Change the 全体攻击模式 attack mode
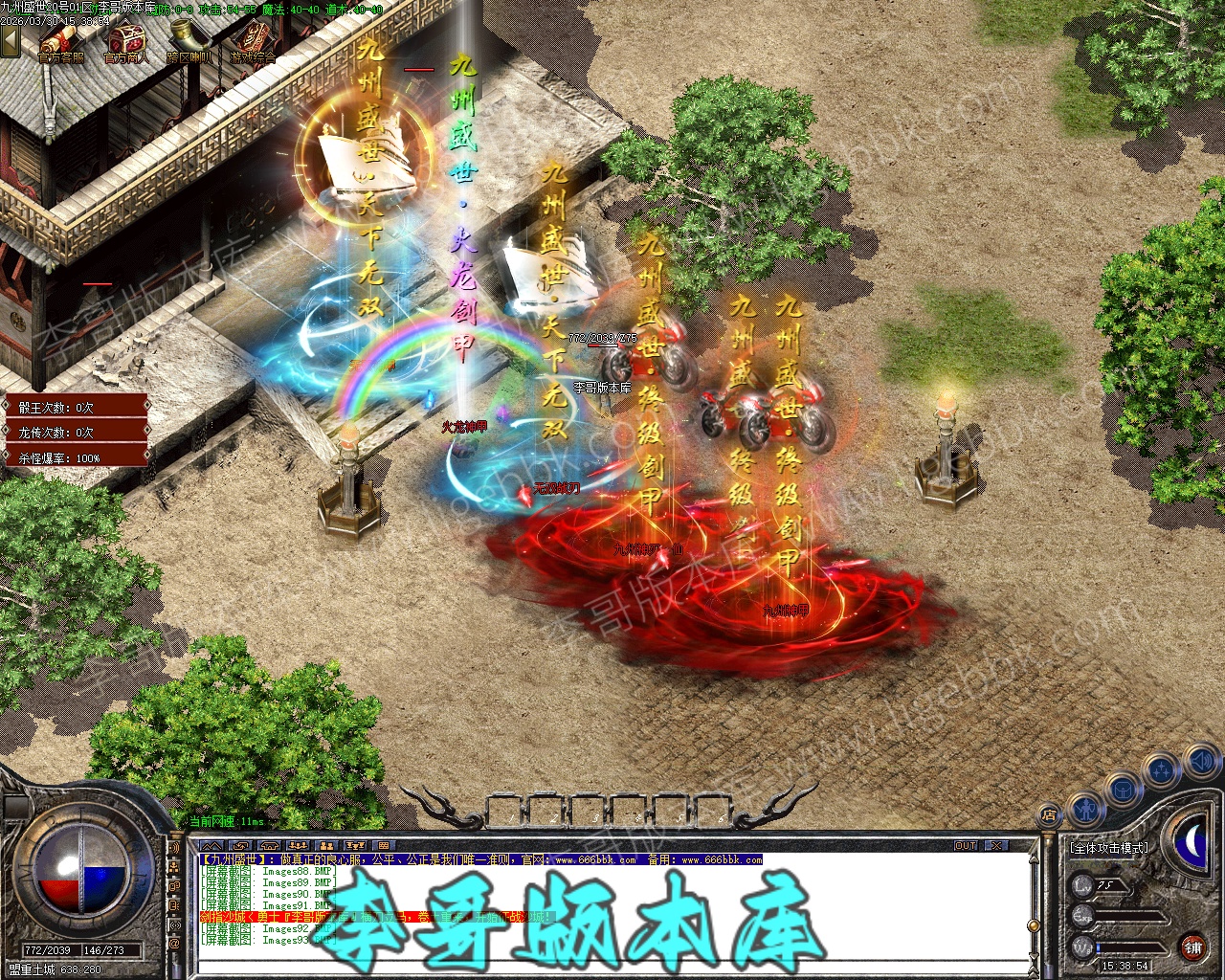Screen dimensions: 1225x980 1109,848
